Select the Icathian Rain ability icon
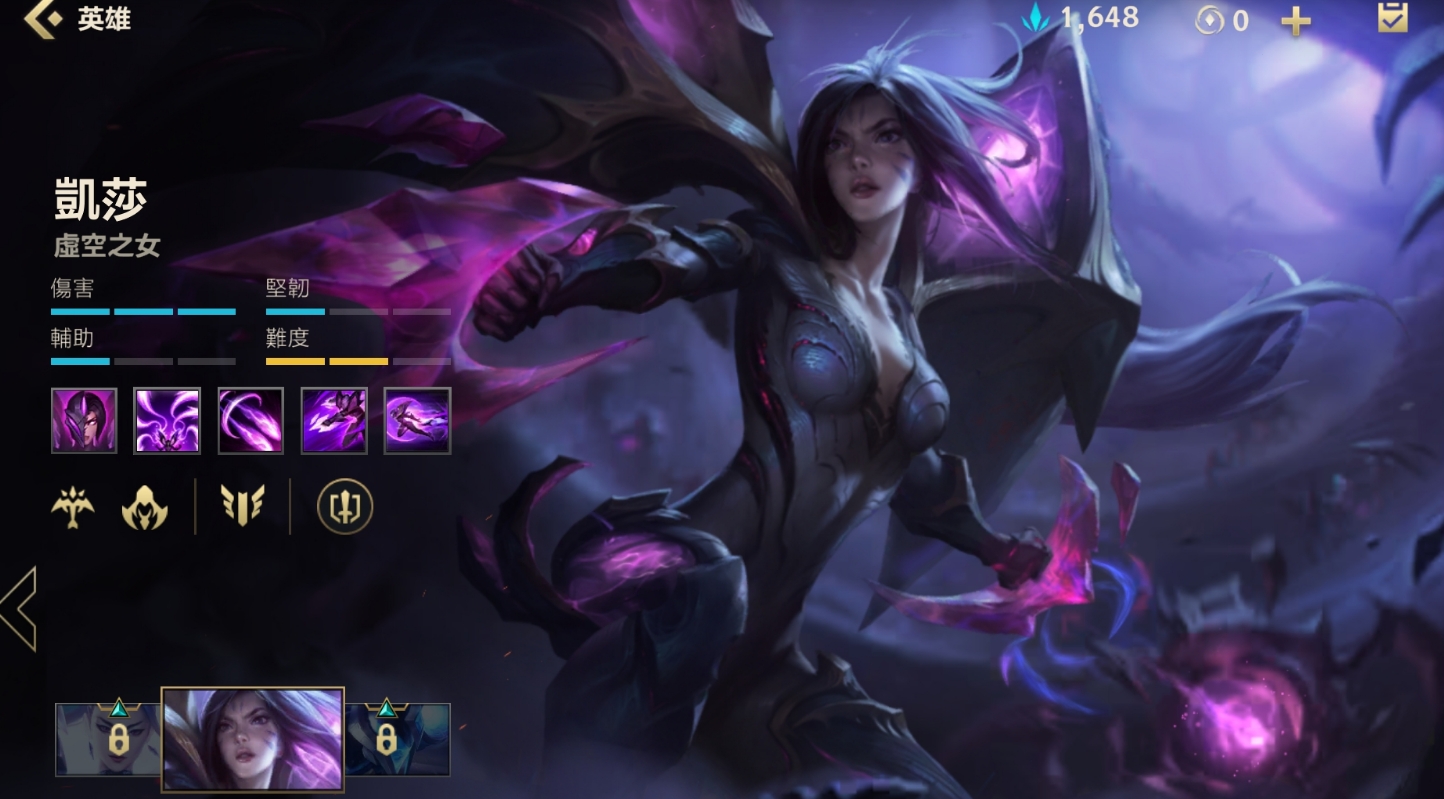 click(x=167, y=421)
